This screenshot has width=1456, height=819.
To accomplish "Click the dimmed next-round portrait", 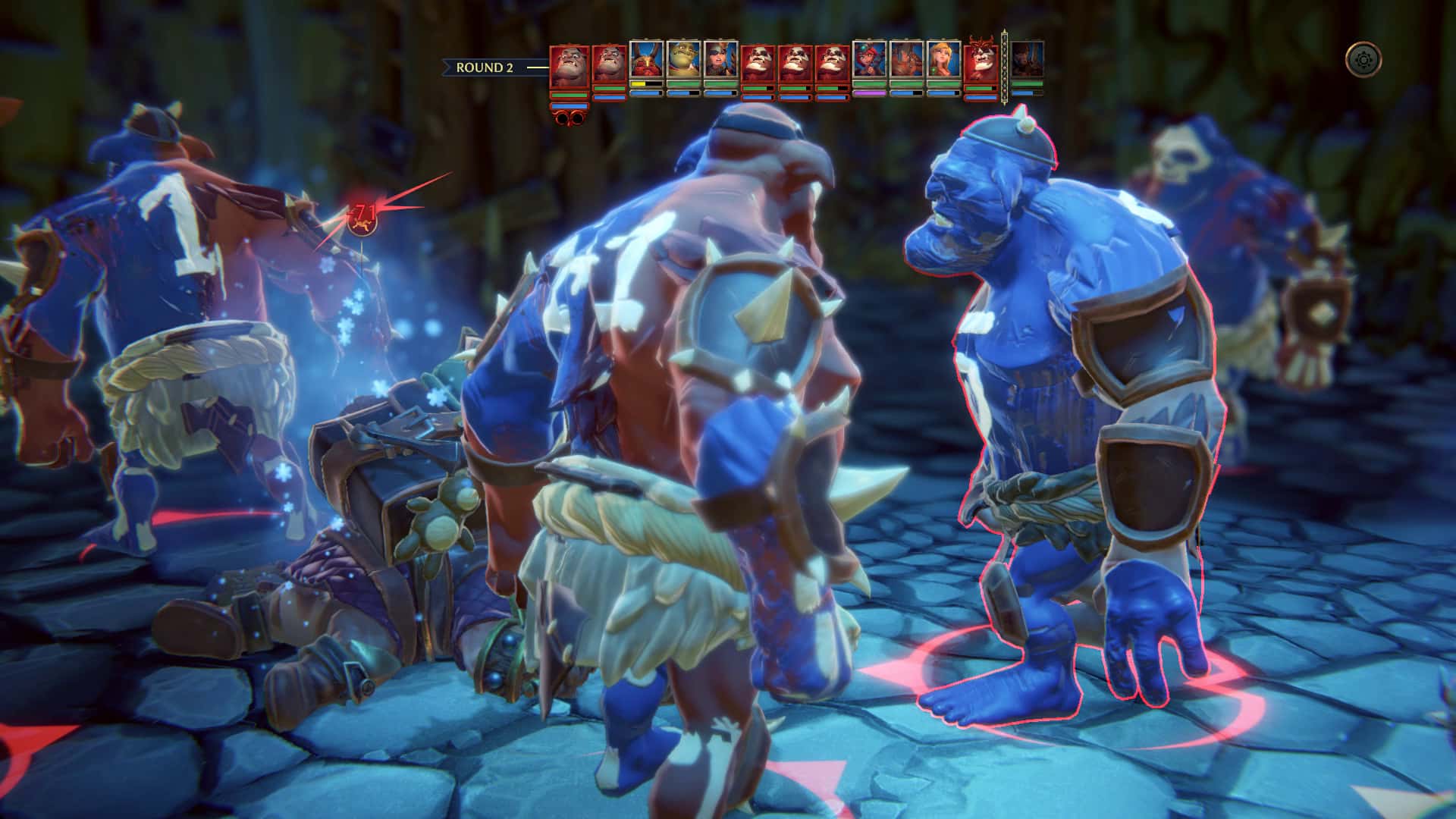I will click(x=1028, y=60).
